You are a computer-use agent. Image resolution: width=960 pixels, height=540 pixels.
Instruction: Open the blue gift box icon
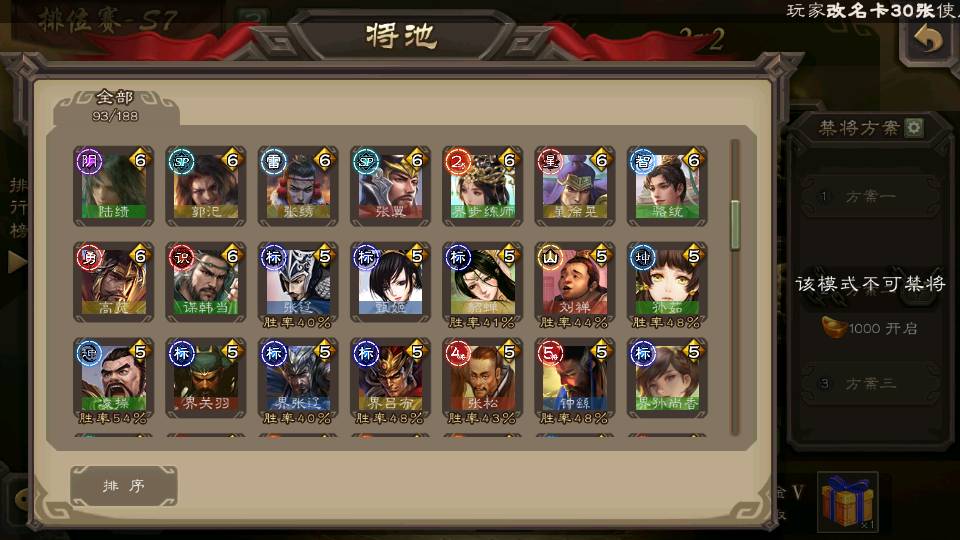click(847, 500)
